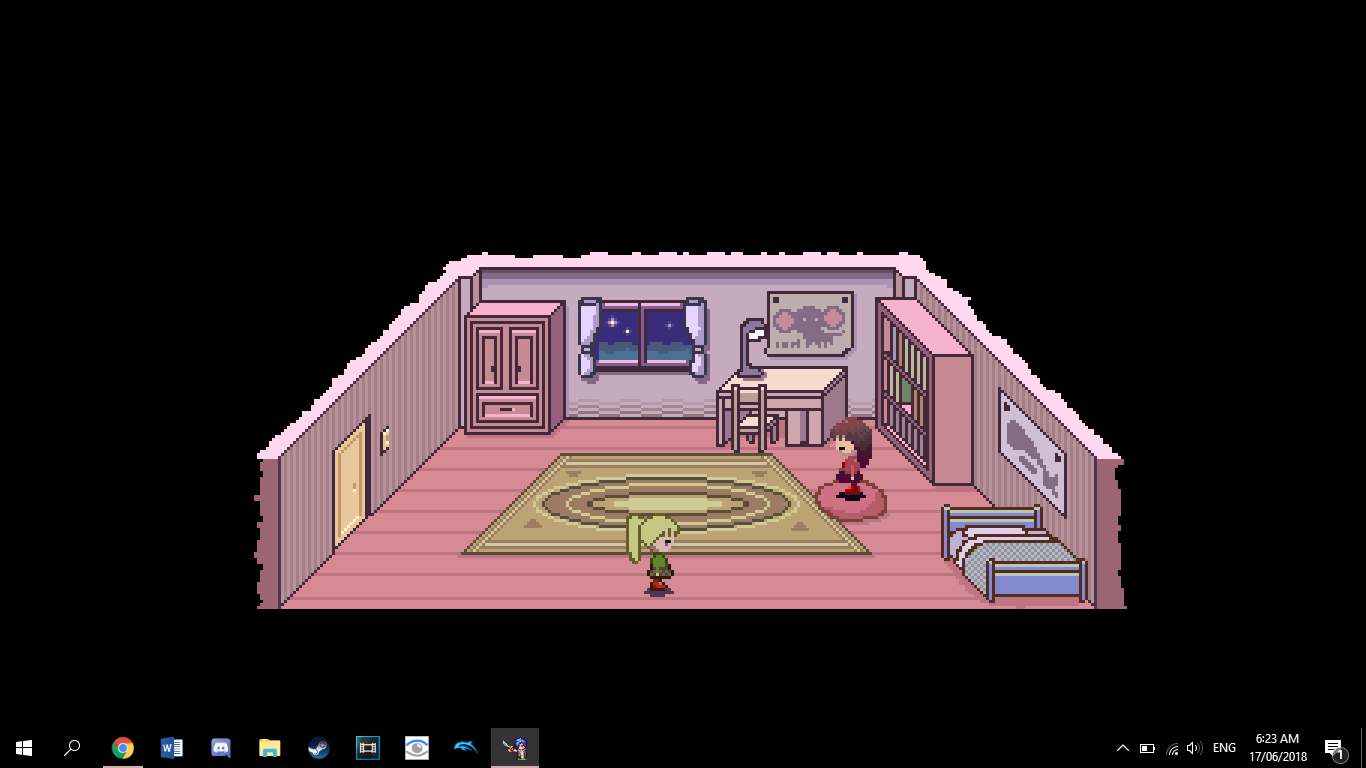The image size is (1366, 768).
Task: Open the eye-icon image viewer app
Action: (416, 747)
